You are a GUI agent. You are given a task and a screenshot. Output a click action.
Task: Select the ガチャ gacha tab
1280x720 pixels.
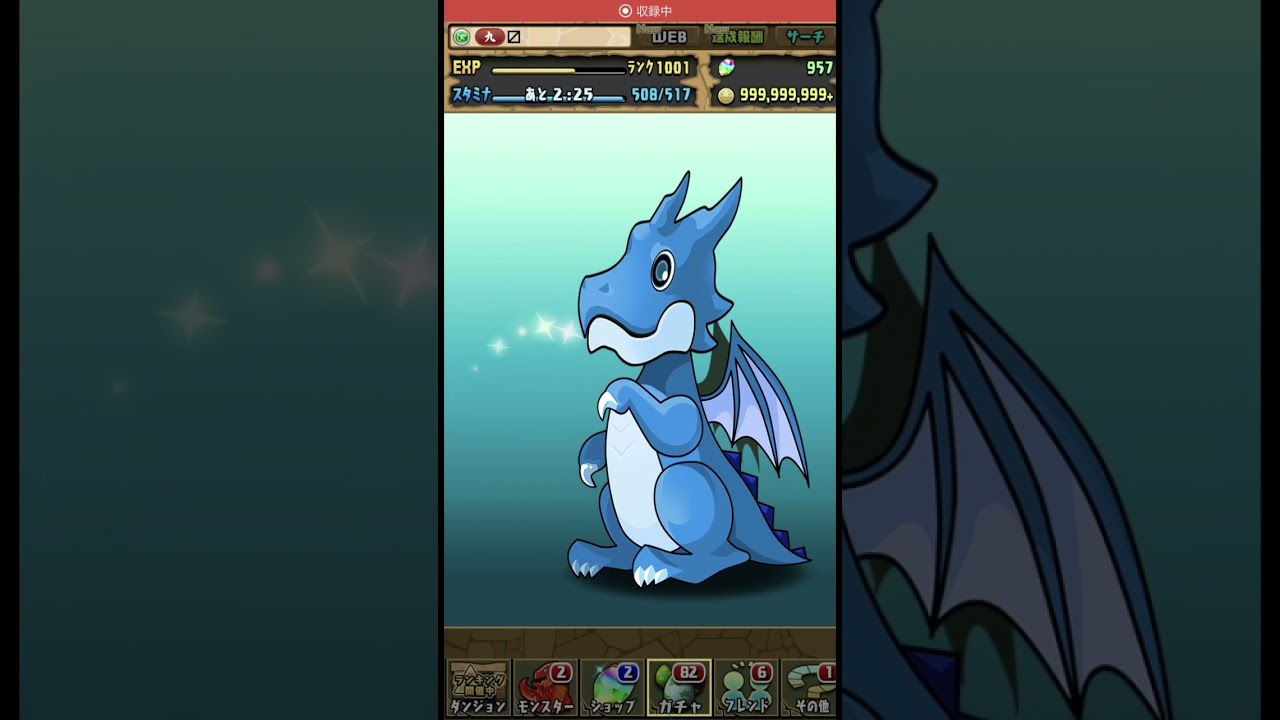click(679, 688)
